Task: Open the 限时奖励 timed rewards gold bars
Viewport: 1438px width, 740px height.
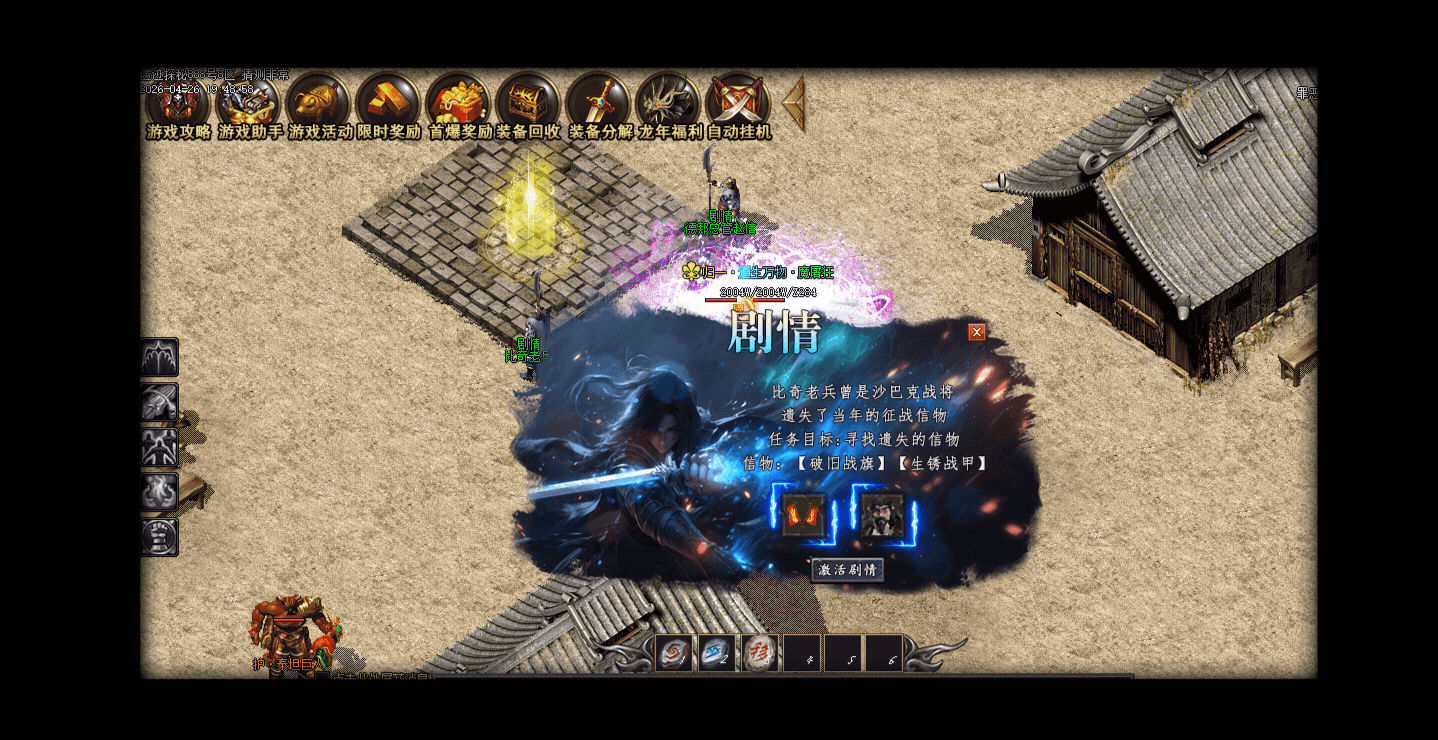Action: point(389,104)
